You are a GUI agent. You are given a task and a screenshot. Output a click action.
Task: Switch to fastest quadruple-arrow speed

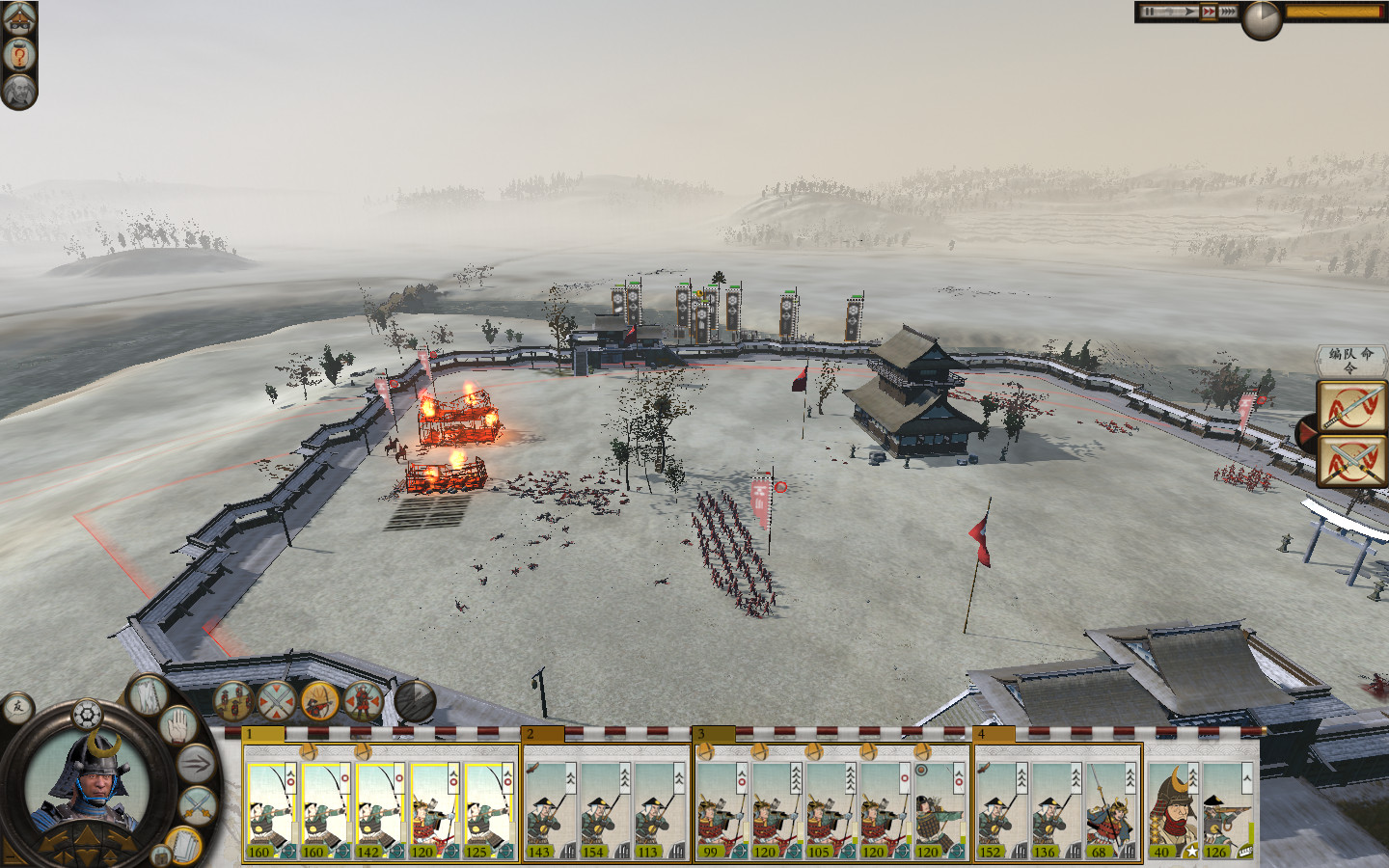point(1228,12)
